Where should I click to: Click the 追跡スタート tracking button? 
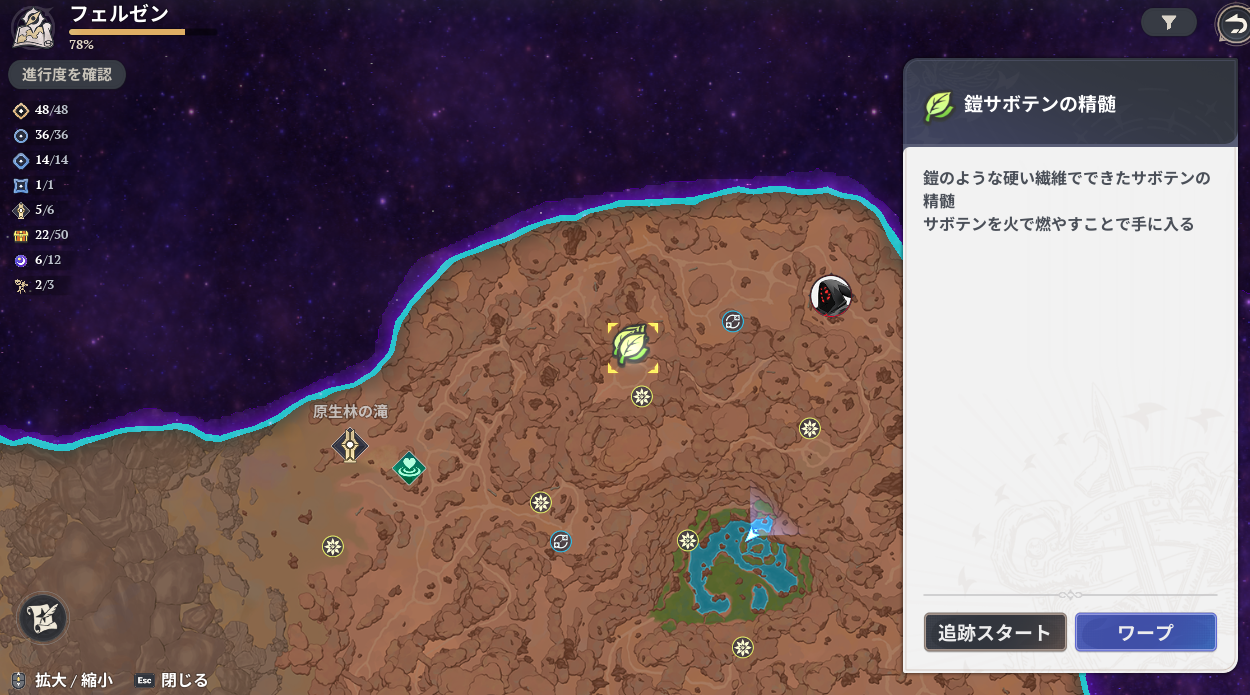coord(994,632)
